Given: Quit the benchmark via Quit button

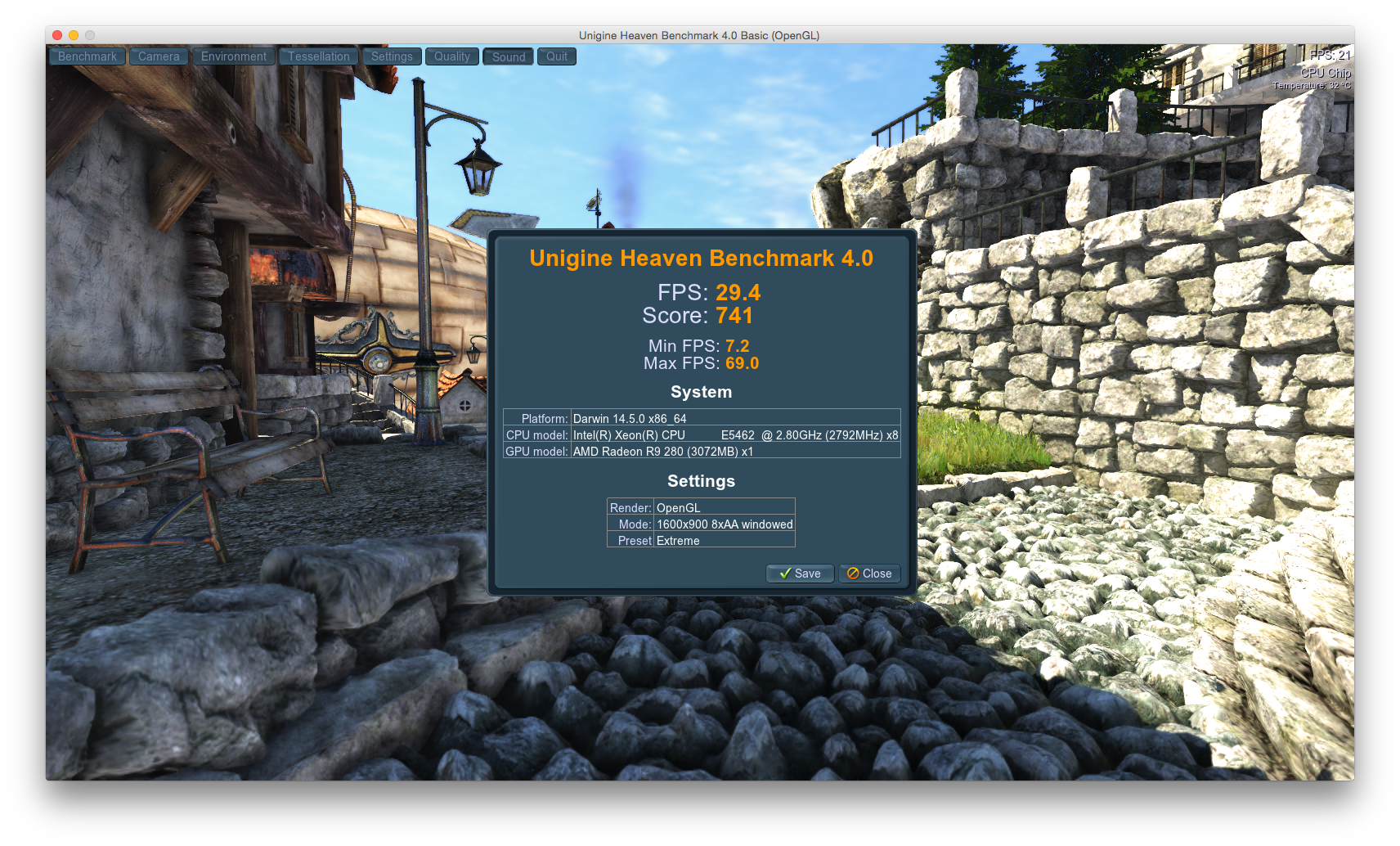Looking at the screenshot, I should coord(557,56).
